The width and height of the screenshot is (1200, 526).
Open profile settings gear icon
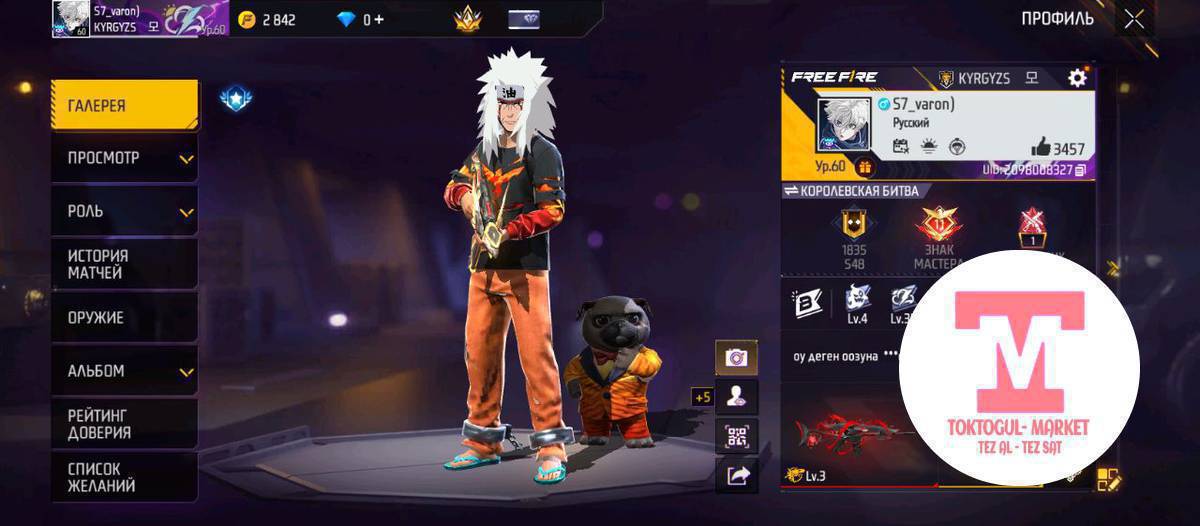coord(1077,78)
